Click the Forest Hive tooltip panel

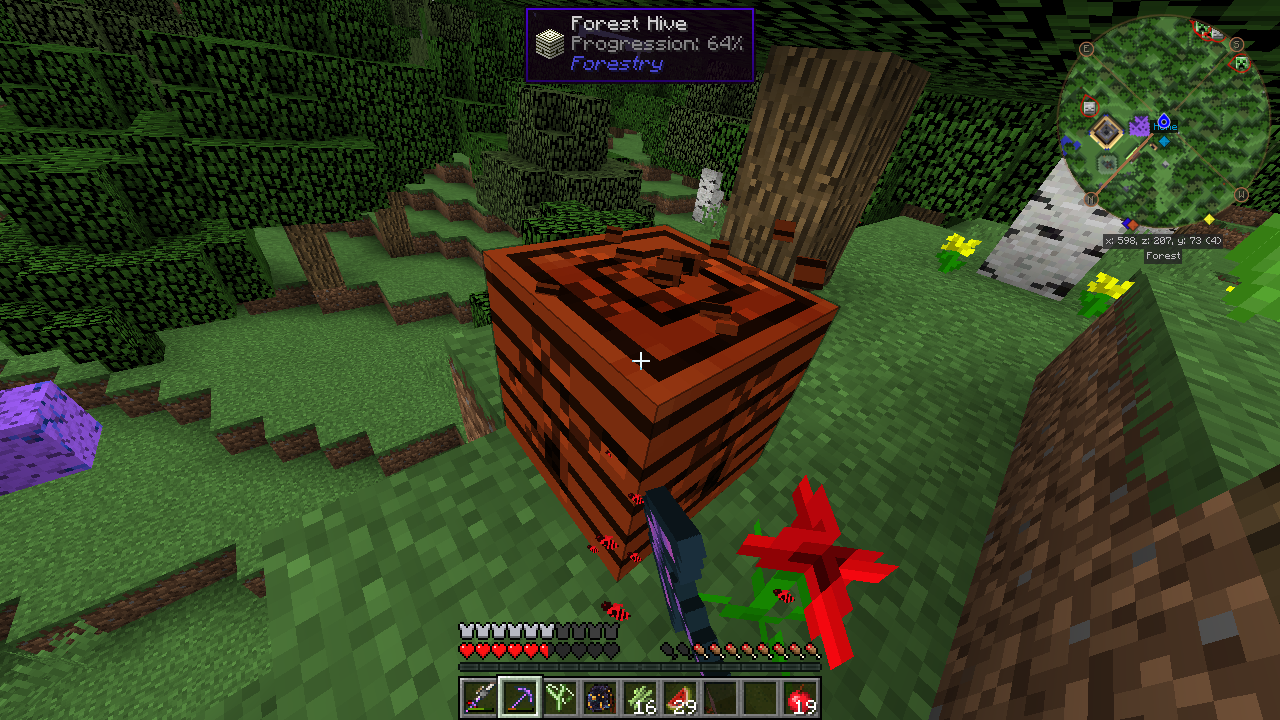(639, 45)
